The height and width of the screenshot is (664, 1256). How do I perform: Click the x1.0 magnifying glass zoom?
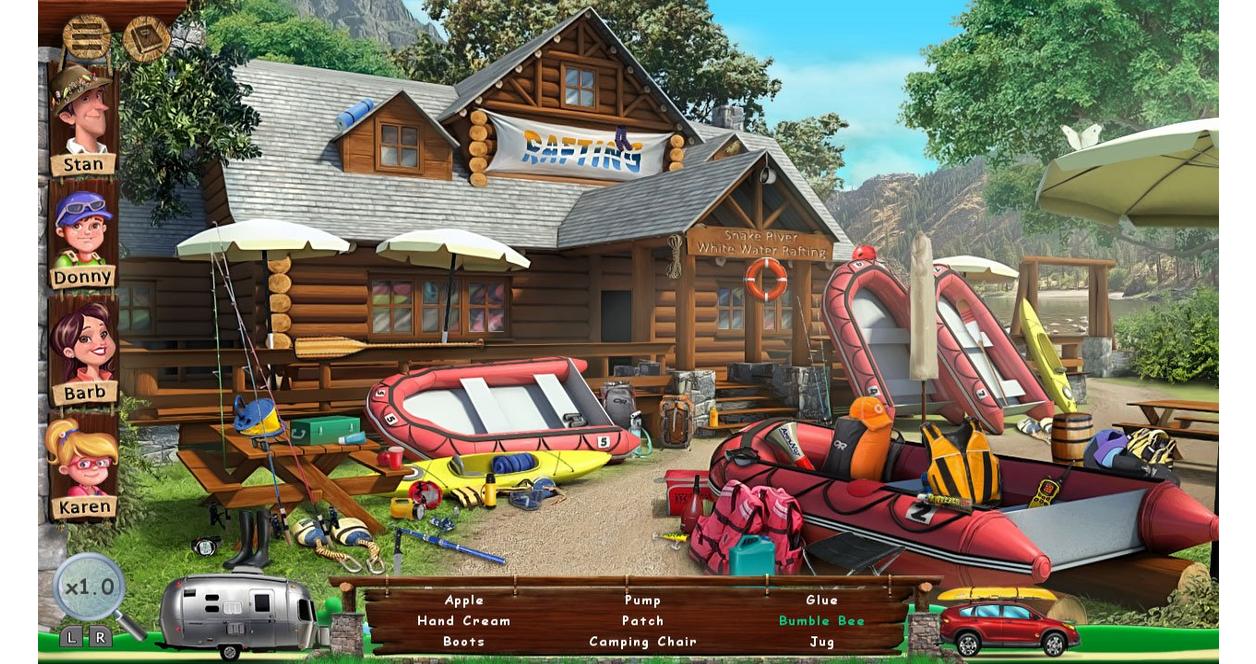pos(90,587)
